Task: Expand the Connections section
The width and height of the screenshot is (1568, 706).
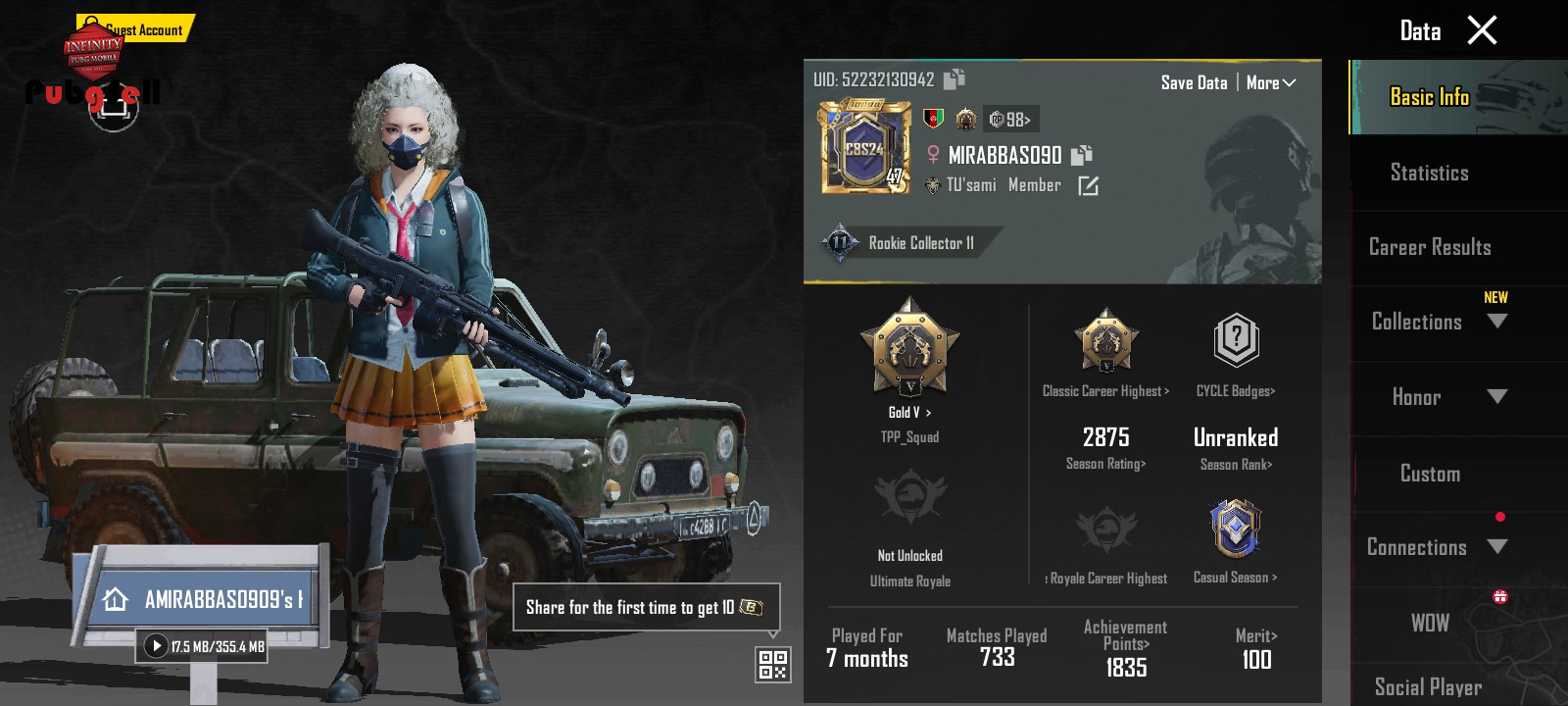Action: 1496,547
